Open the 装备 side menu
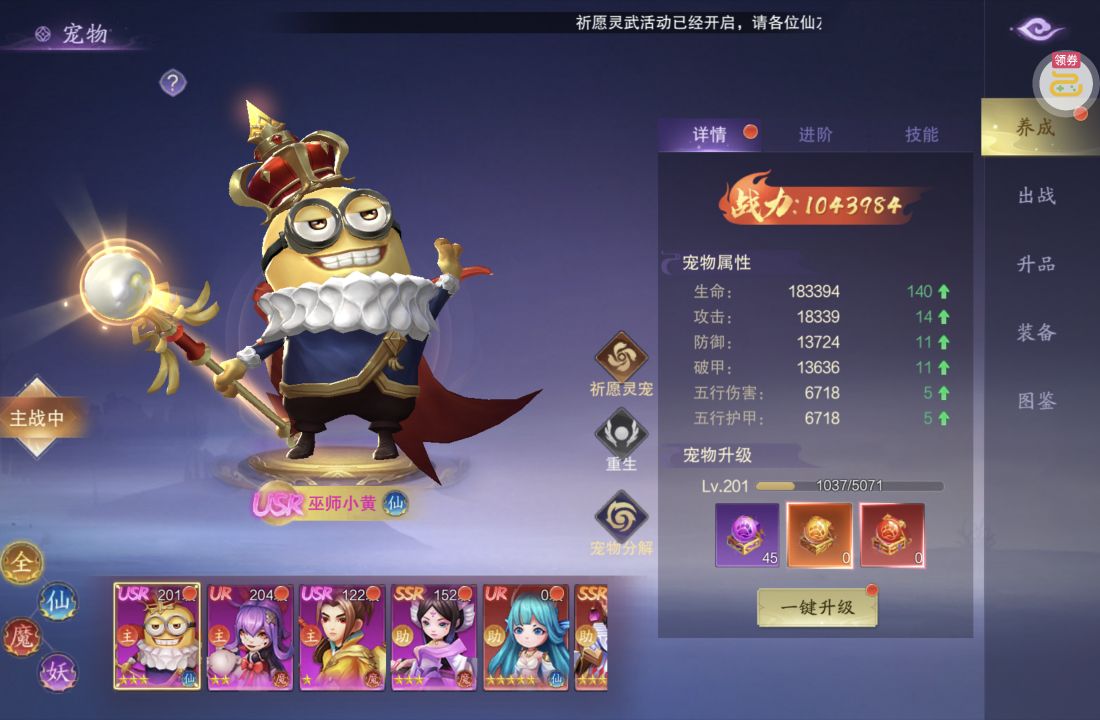 [x=1037, y=333]
